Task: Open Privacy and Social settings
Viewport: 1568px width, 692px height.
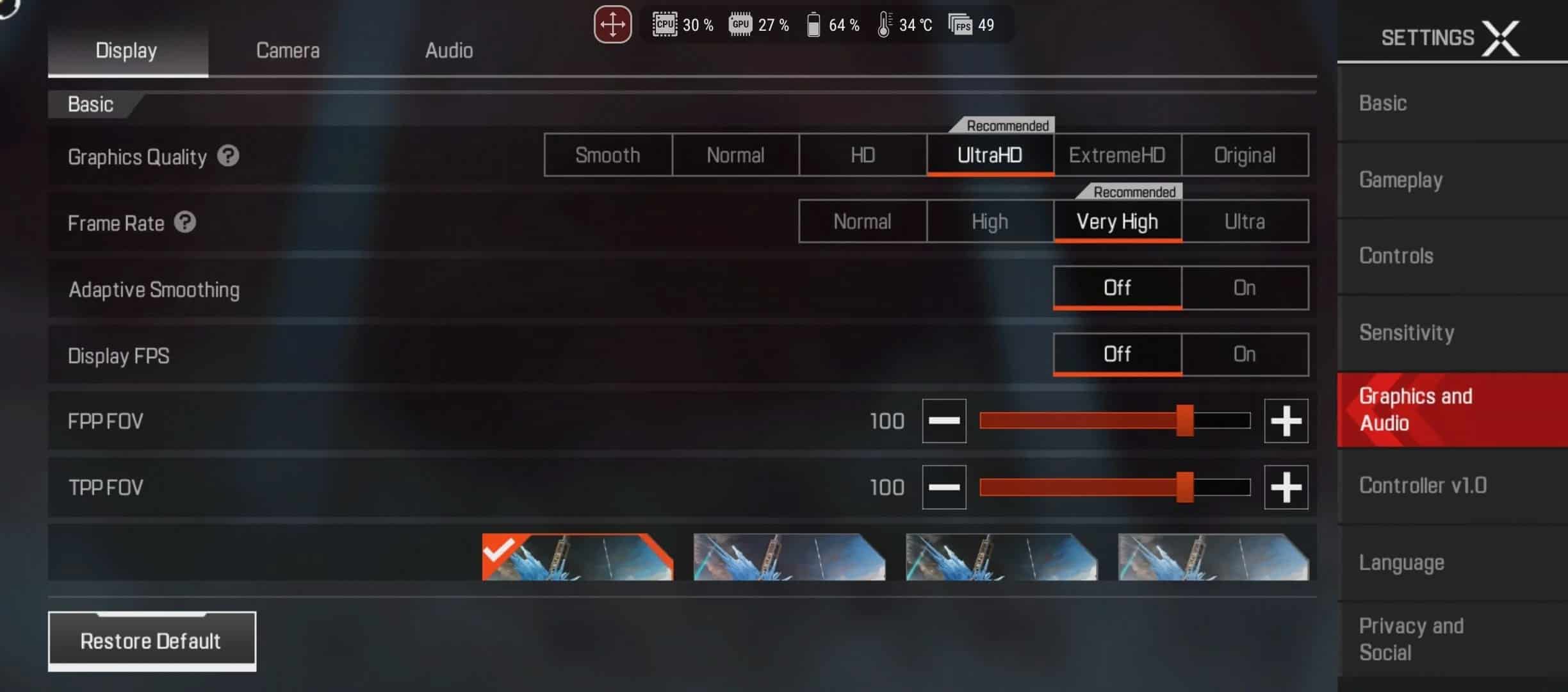Action: (x=1411, y=639)
